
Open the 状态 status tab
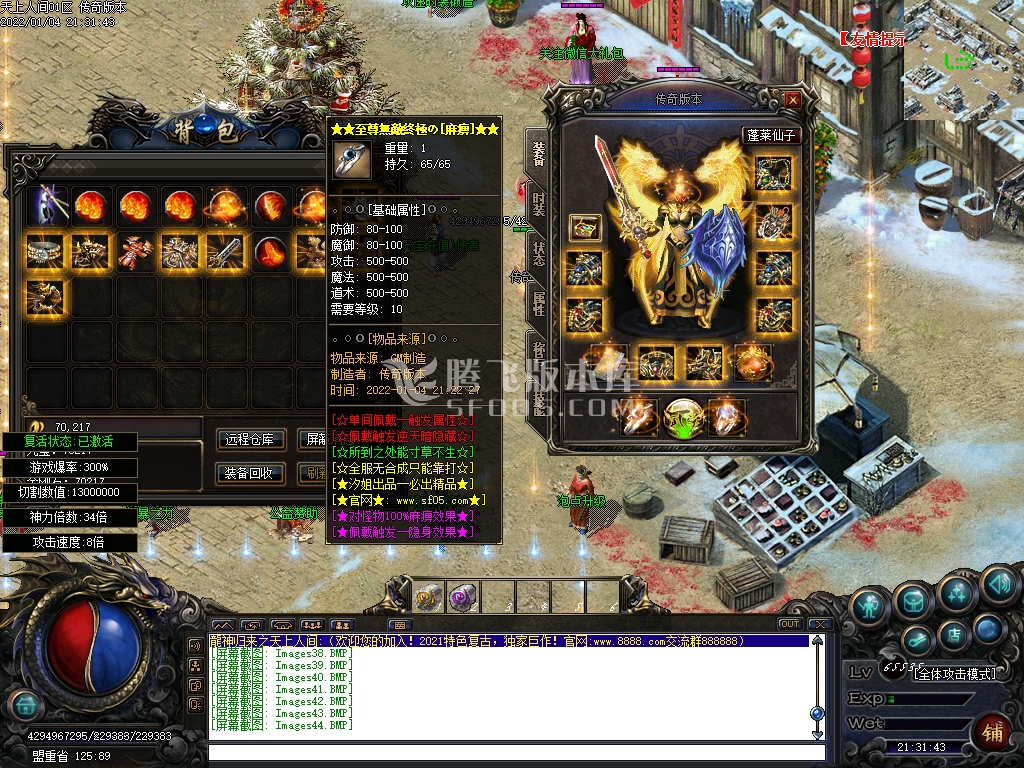tap(538, 254)
